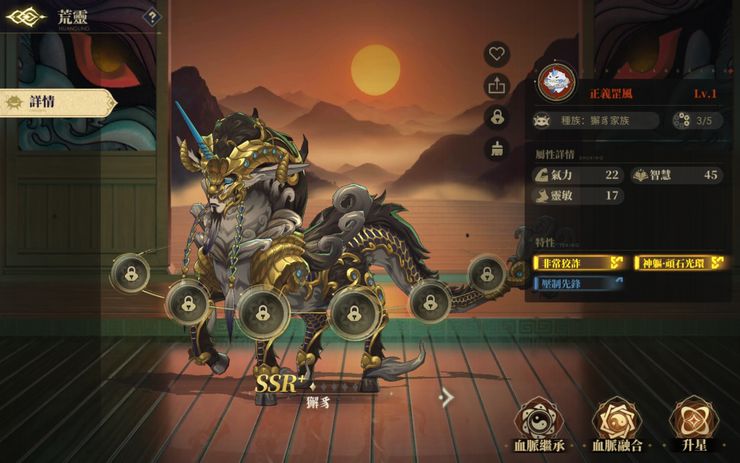The image size is (740, 463).
Task: Open the 3/5 gear count indicator
Action: click(696, 120)
